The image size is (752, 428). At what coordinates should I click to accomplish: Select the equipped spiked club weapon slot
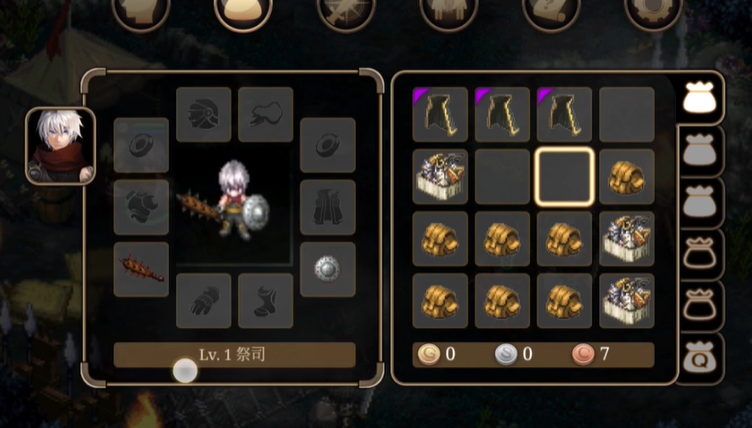(x=141, y=269)
